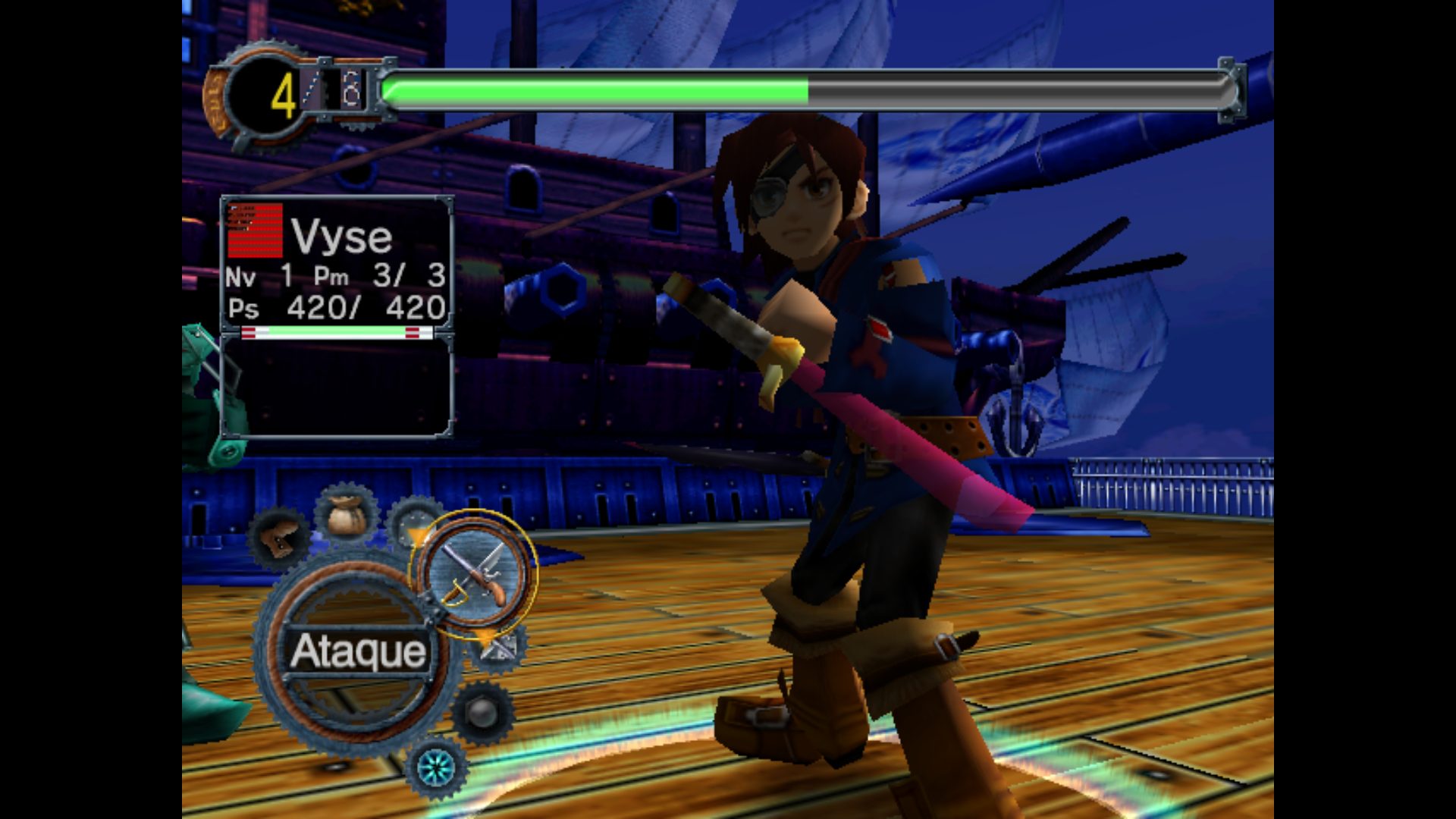Choose the item bag command
The height and width of the screenshot is (819, 1456).
pos(346,516)
